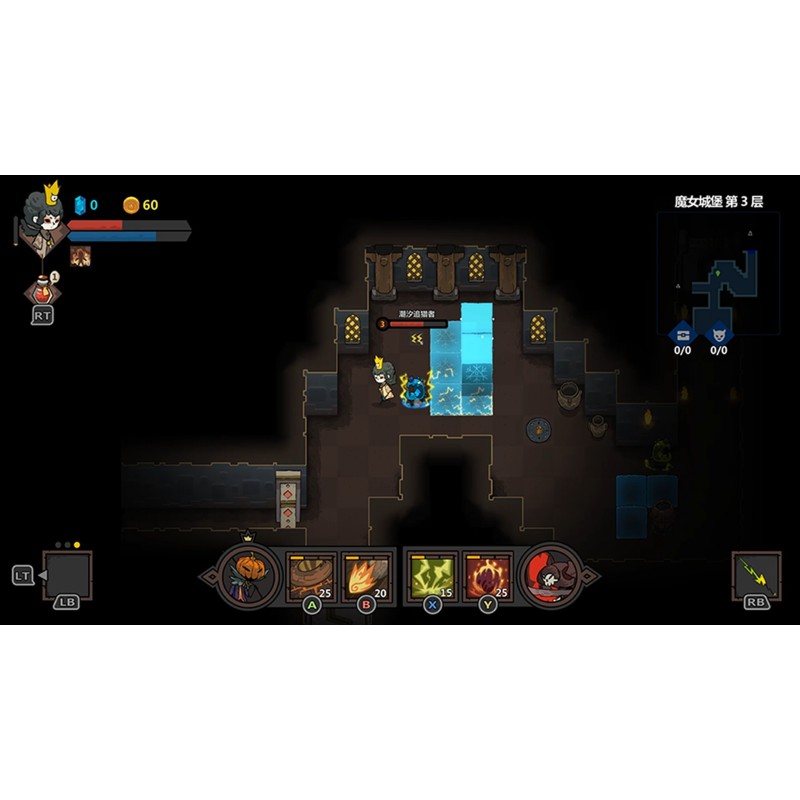Inspect the buff icon under the health bar
The image size is (800, 800).
[x=80, y=255]
